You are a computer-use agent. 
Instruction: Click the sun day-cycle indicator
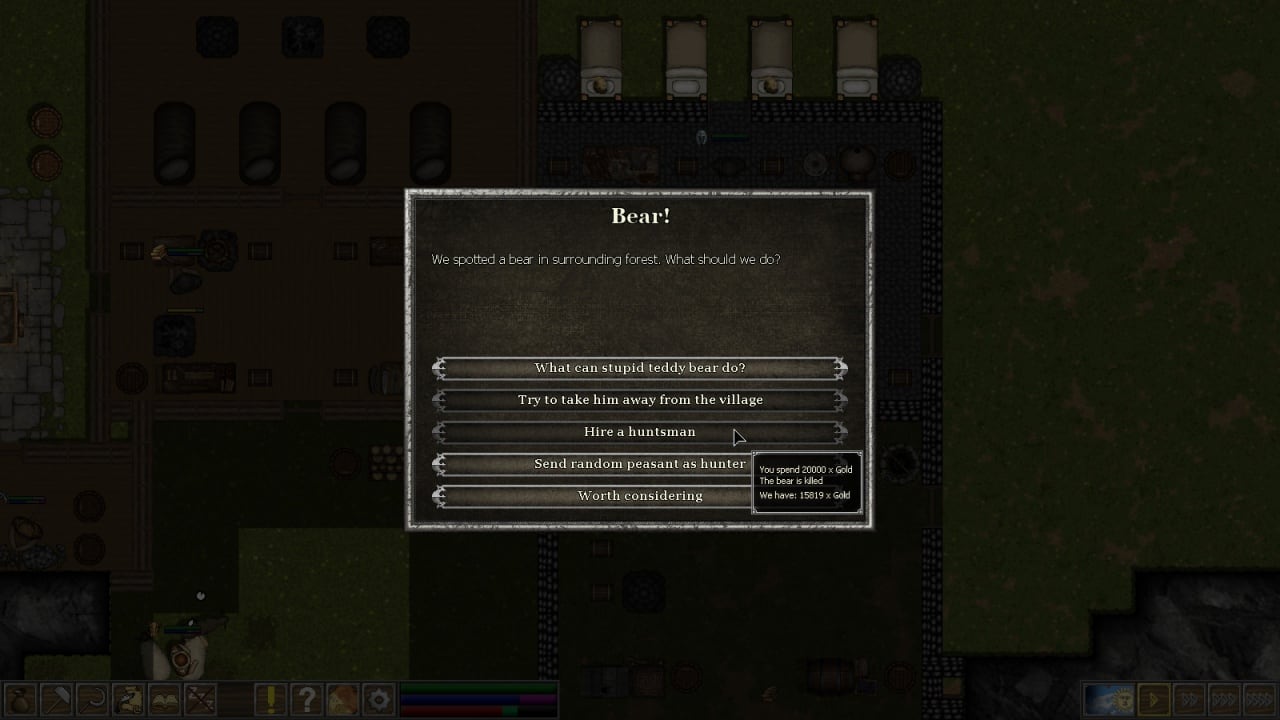[x=1110, y=699]
